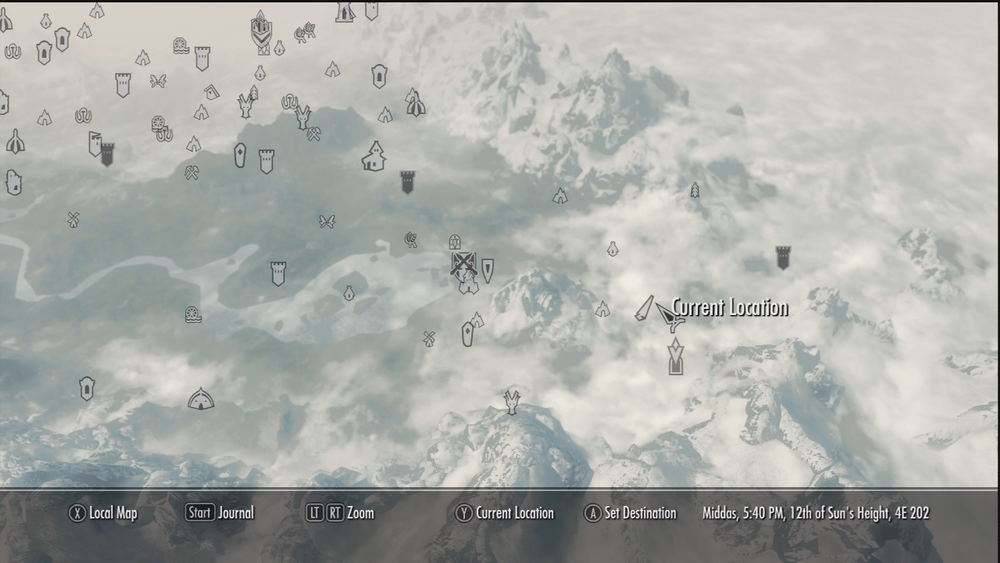Viewport: 1000px width, 563px height.
Task: Select the large hold capital crest marker
Action: point(261,28)
